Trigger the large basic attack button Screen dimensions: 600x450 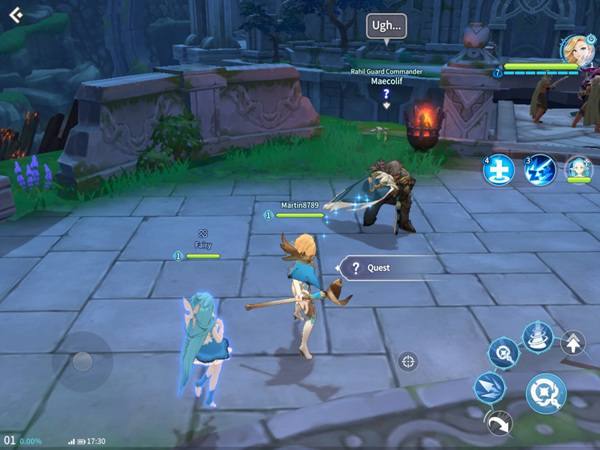click(545, 392)
